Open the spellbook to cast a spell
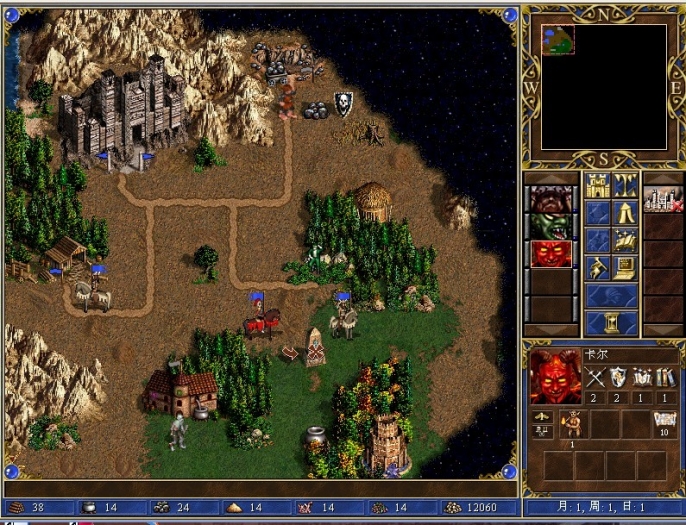The width and height of the screenshot is (686, 525). pos(626,240)
